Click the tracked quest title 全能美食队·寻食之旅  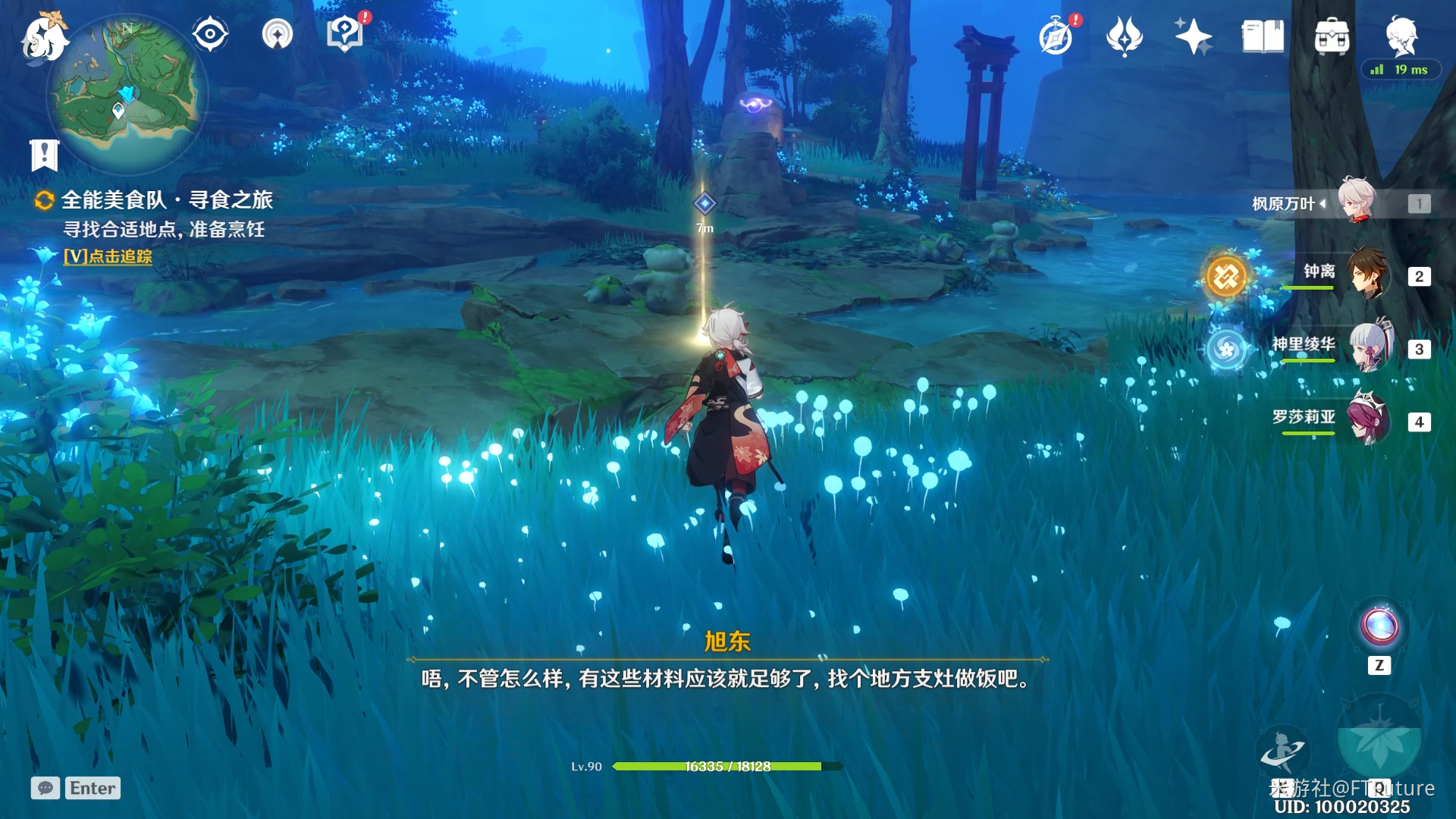tap(166, 200)
